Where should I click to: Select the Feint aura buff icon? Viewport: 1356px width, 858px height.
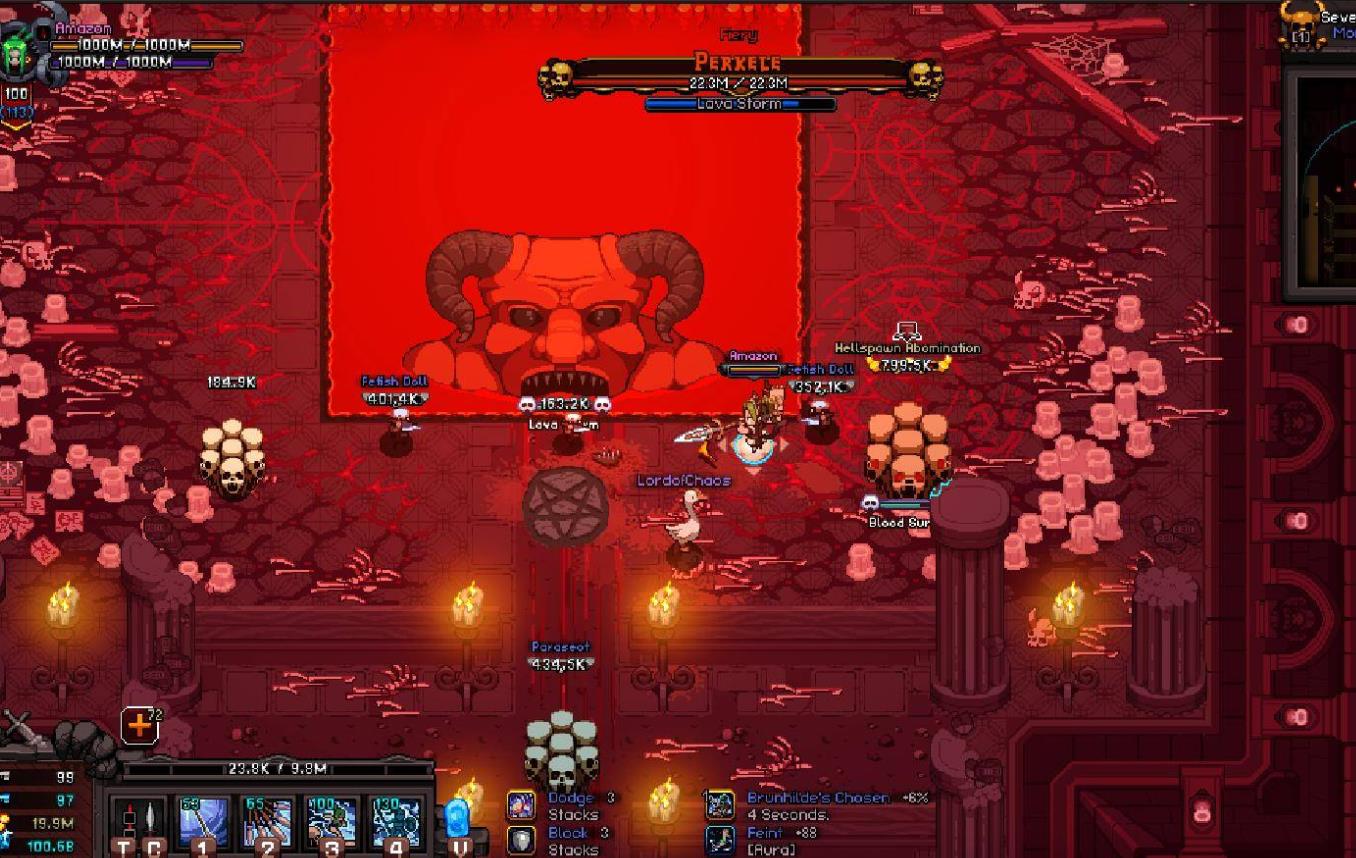pyautogui.click(x=720, y=840)
